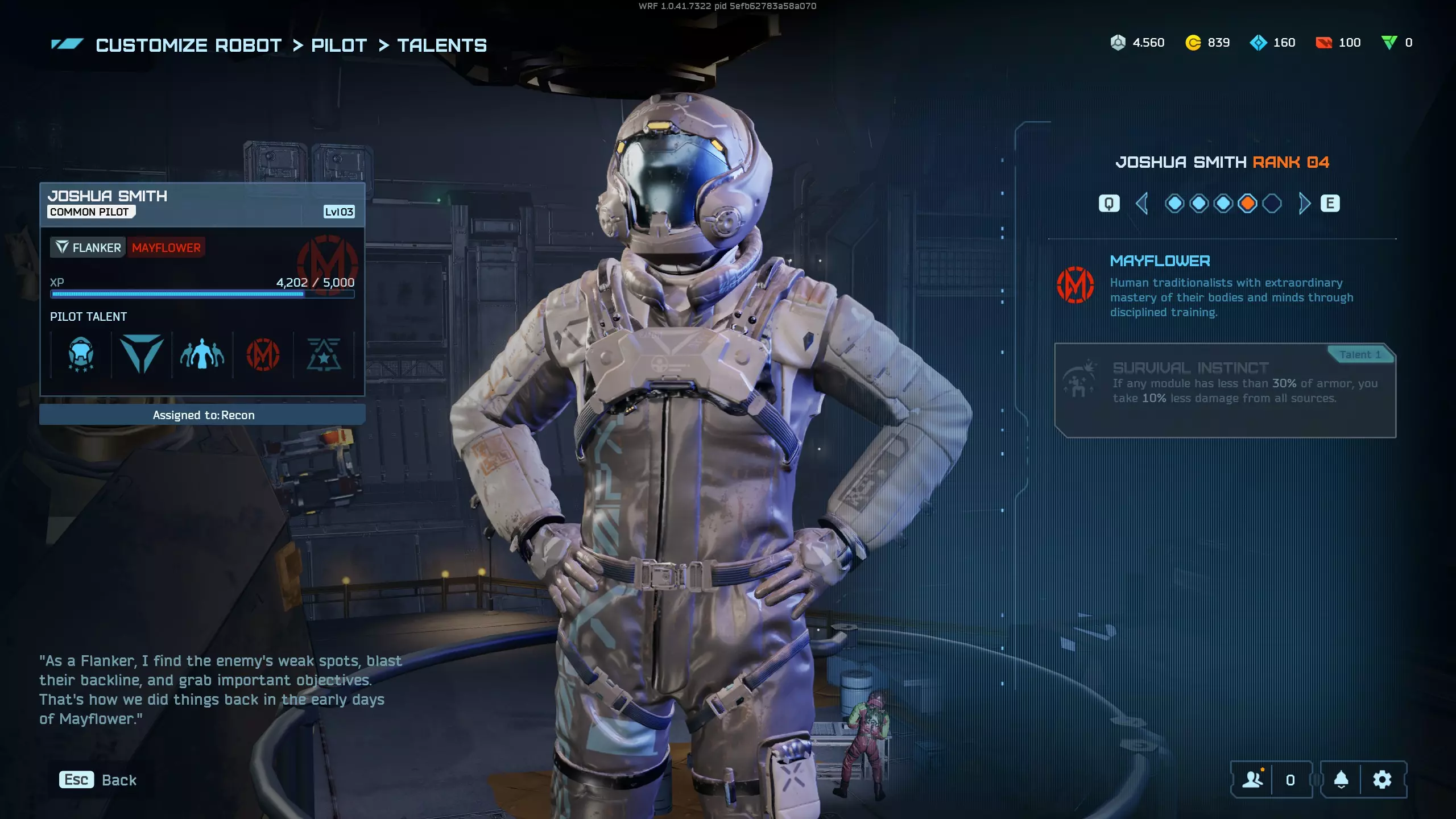Go to previous rank with left arrow
The width and height of the screenshot is (1456, 819).
1141,204
